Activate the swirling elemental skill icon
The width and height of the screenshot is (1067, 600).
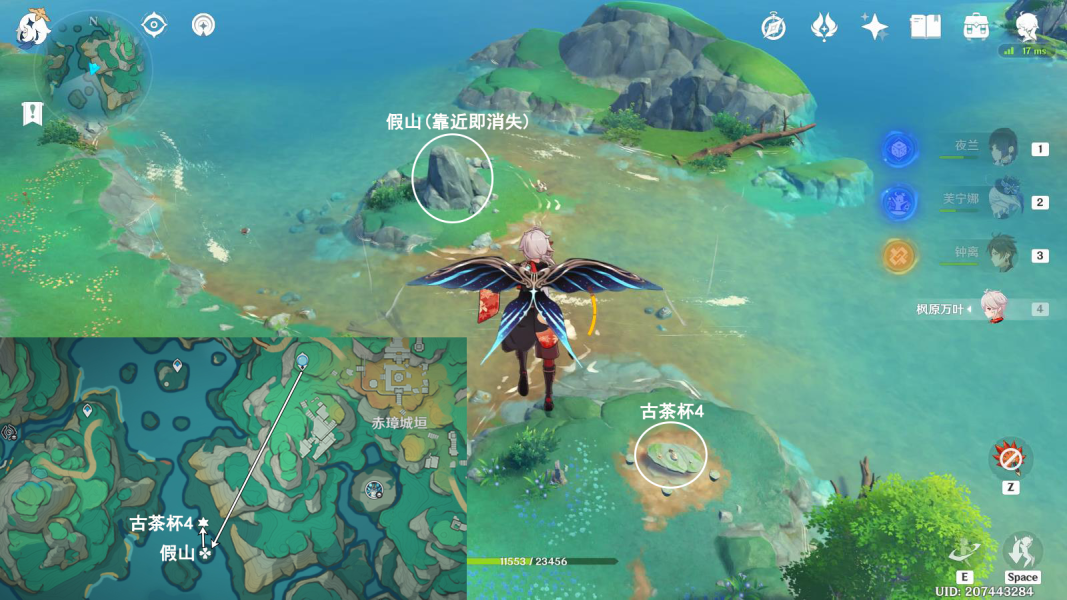(964, 551)
